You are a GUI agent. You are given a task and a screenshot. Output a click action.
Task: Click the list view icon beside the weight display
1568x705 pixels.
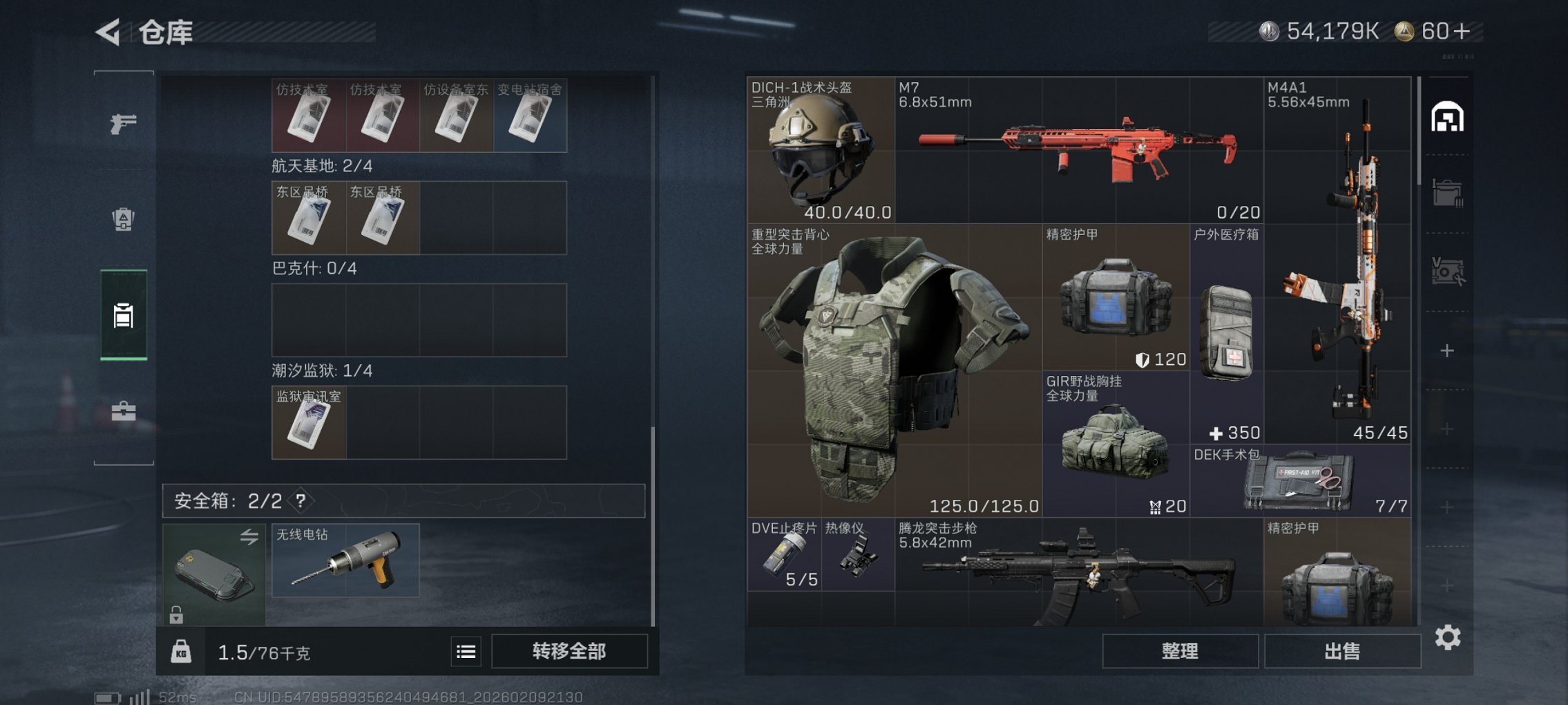[468, 652]
